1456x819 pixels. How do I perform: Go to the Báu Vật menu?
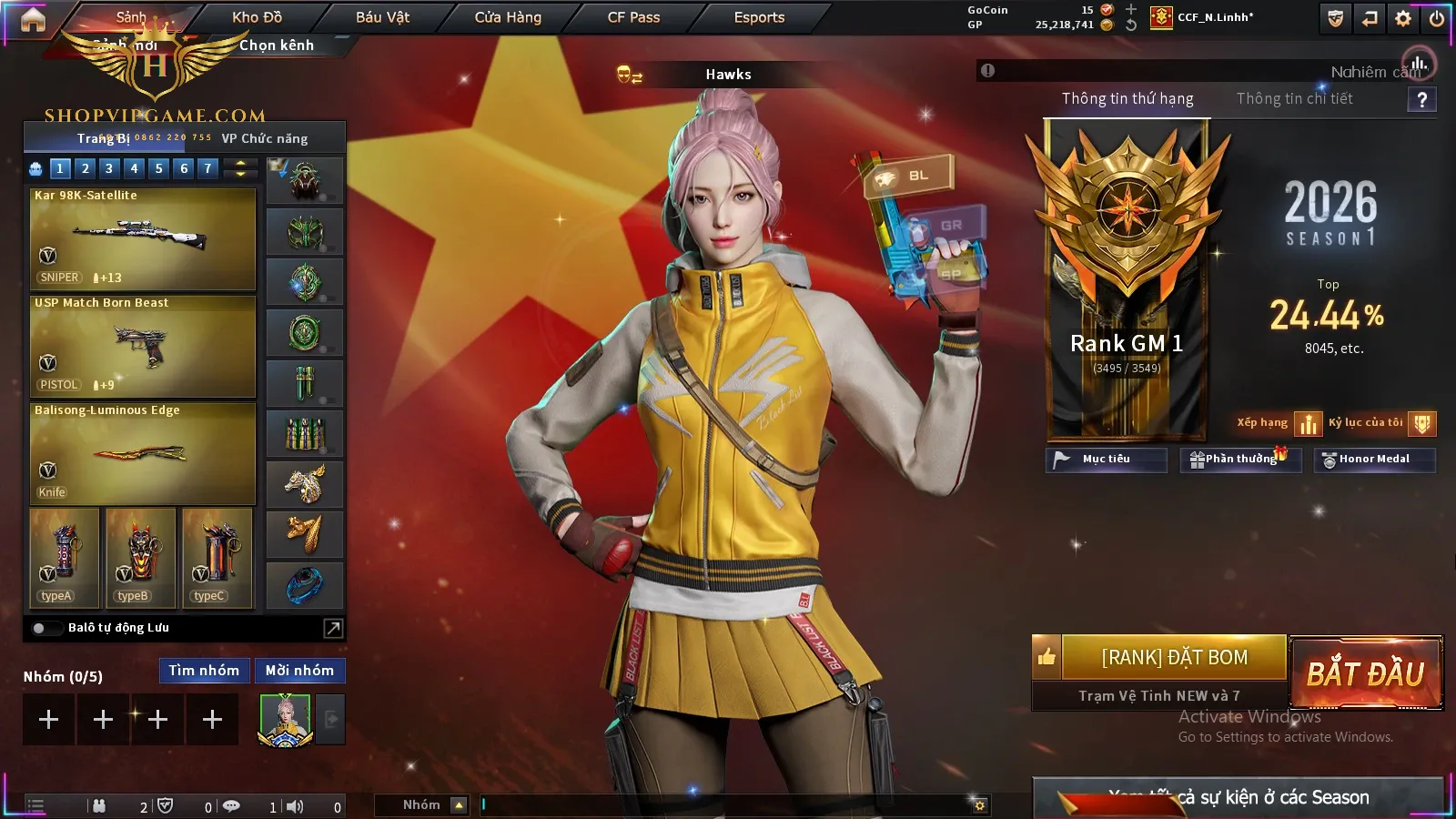click(382, 17)
